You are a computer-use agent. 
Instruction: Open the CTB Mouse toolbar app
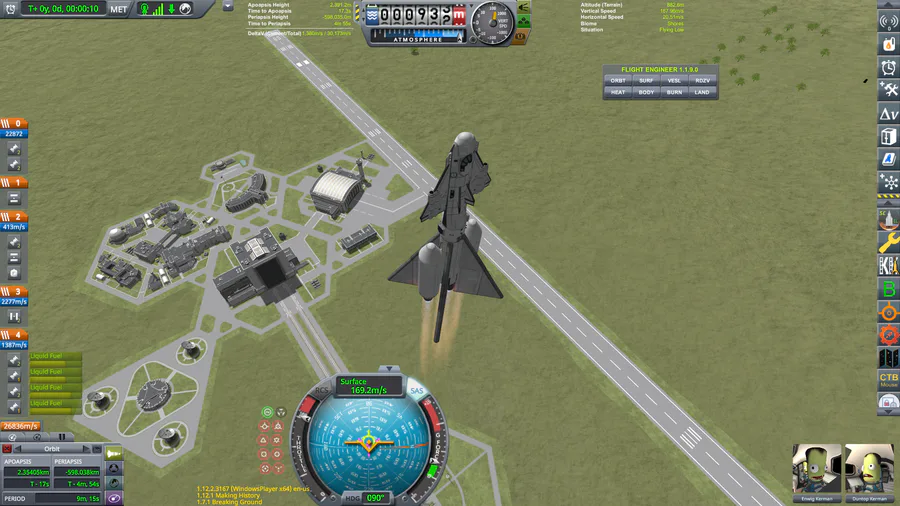888,380
